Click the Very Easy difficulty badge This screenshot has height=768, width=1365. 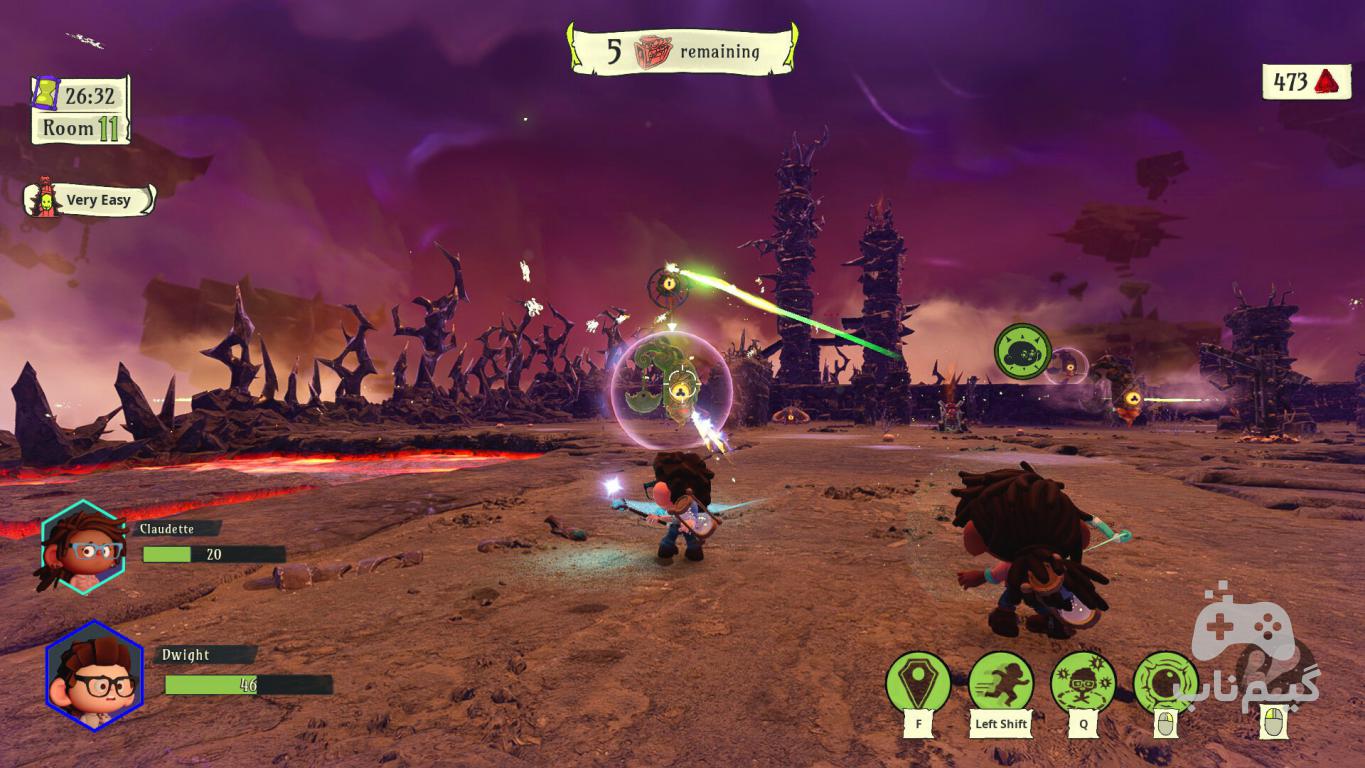click(90, 200)
